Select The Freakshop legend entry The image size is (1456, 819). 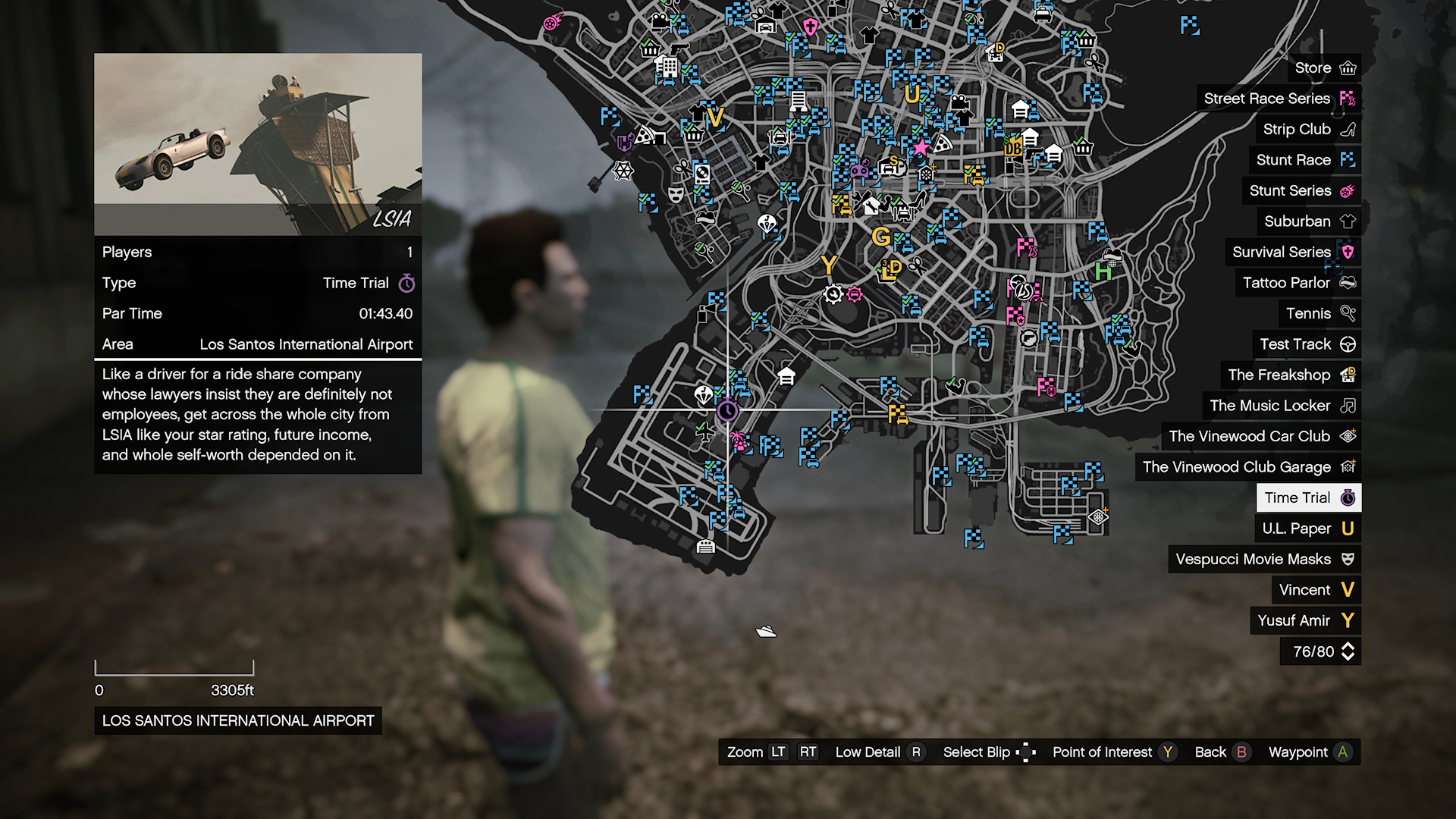click(1291, 375)
